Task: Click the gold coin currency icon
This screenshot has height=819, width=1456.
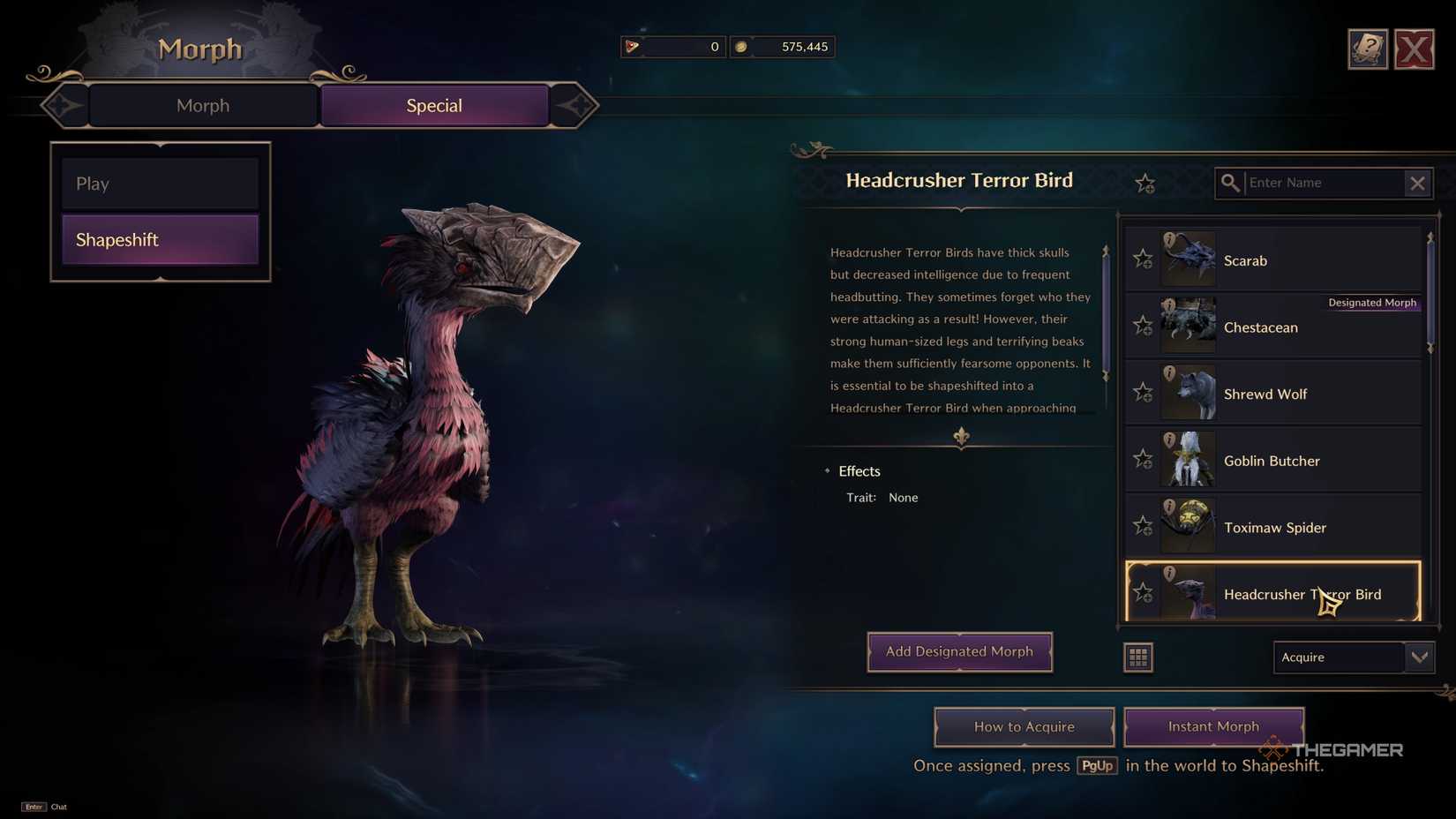Action: tap(743, 47)
